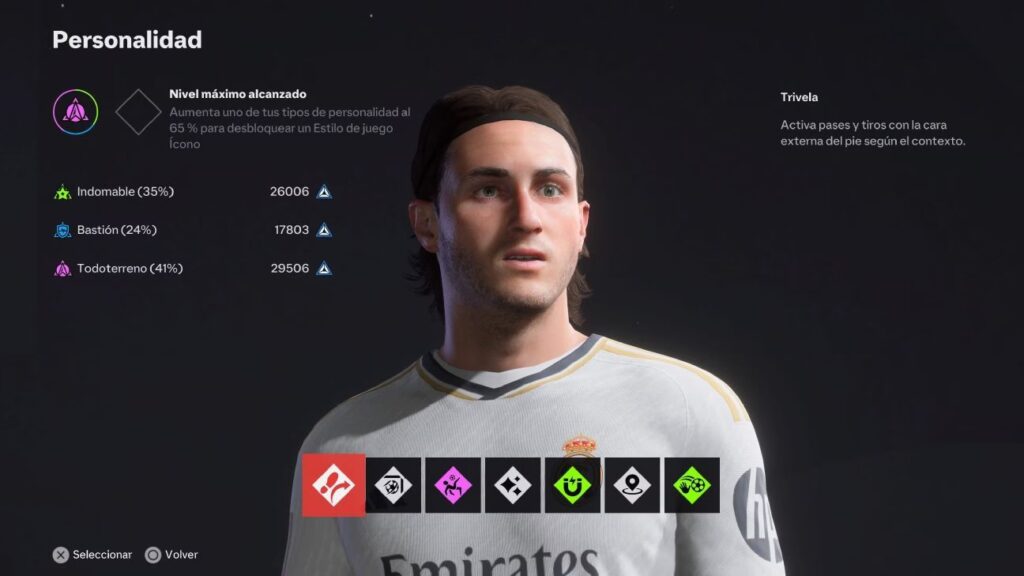
Task: Select the green magnet playstyle icon
Action: [x=573, y=486]
